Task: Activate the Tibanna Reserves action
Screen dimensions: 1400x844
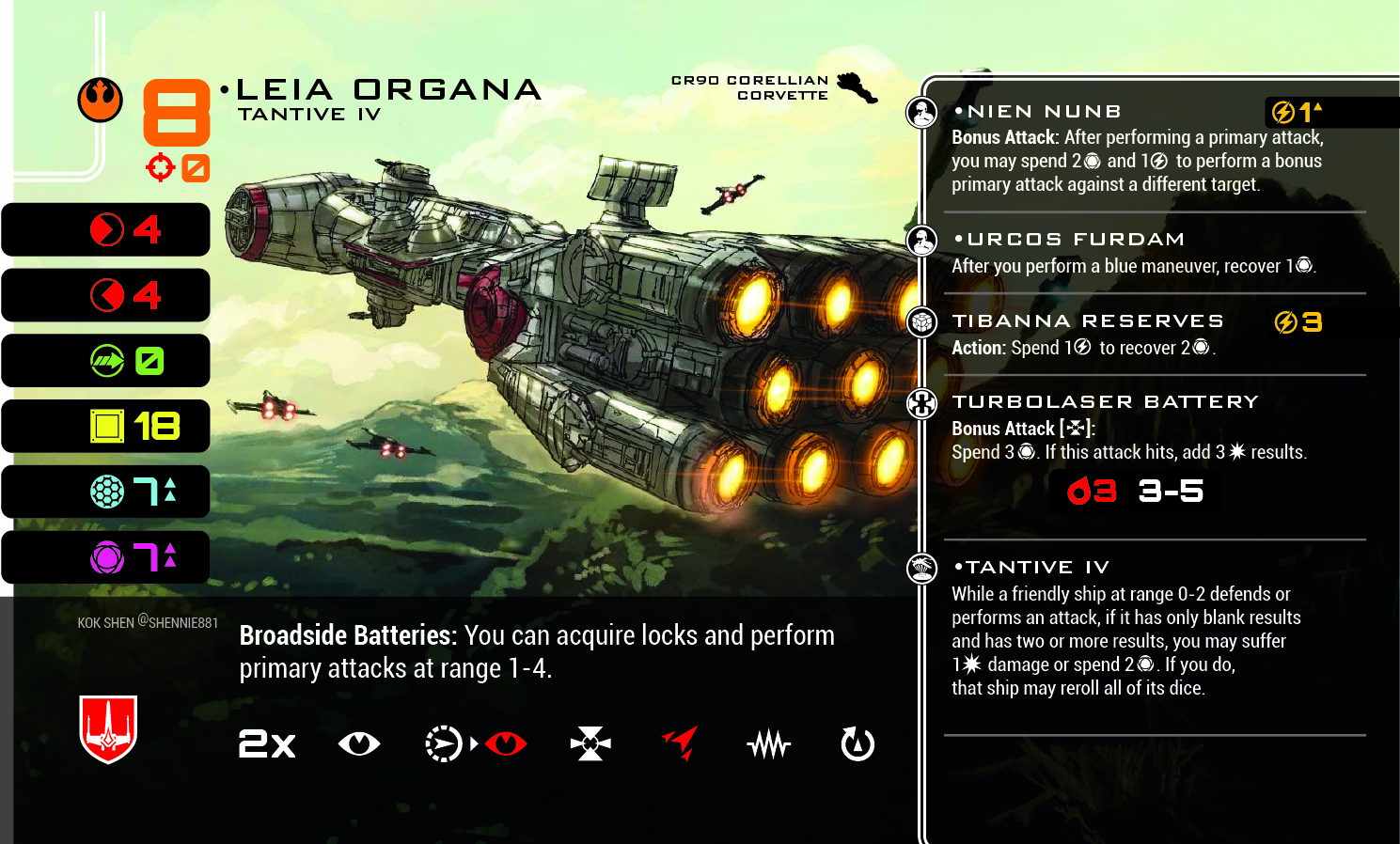Action: click(1087, 321)
